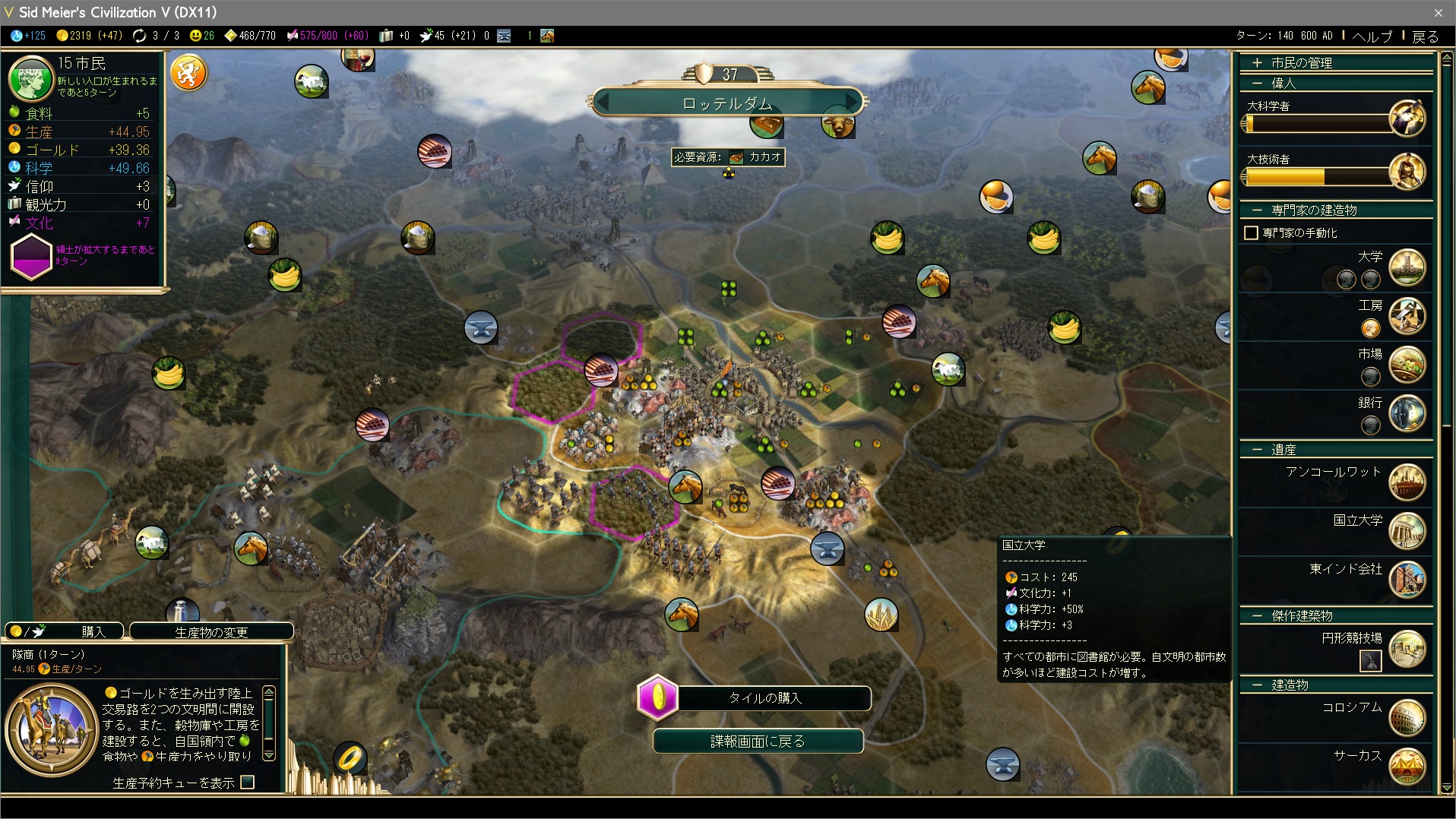Image resolution: width=1456 pixels, height=819 pixels.
Task: Close the Civilization V window
Action: click(x=1438, y=12)
